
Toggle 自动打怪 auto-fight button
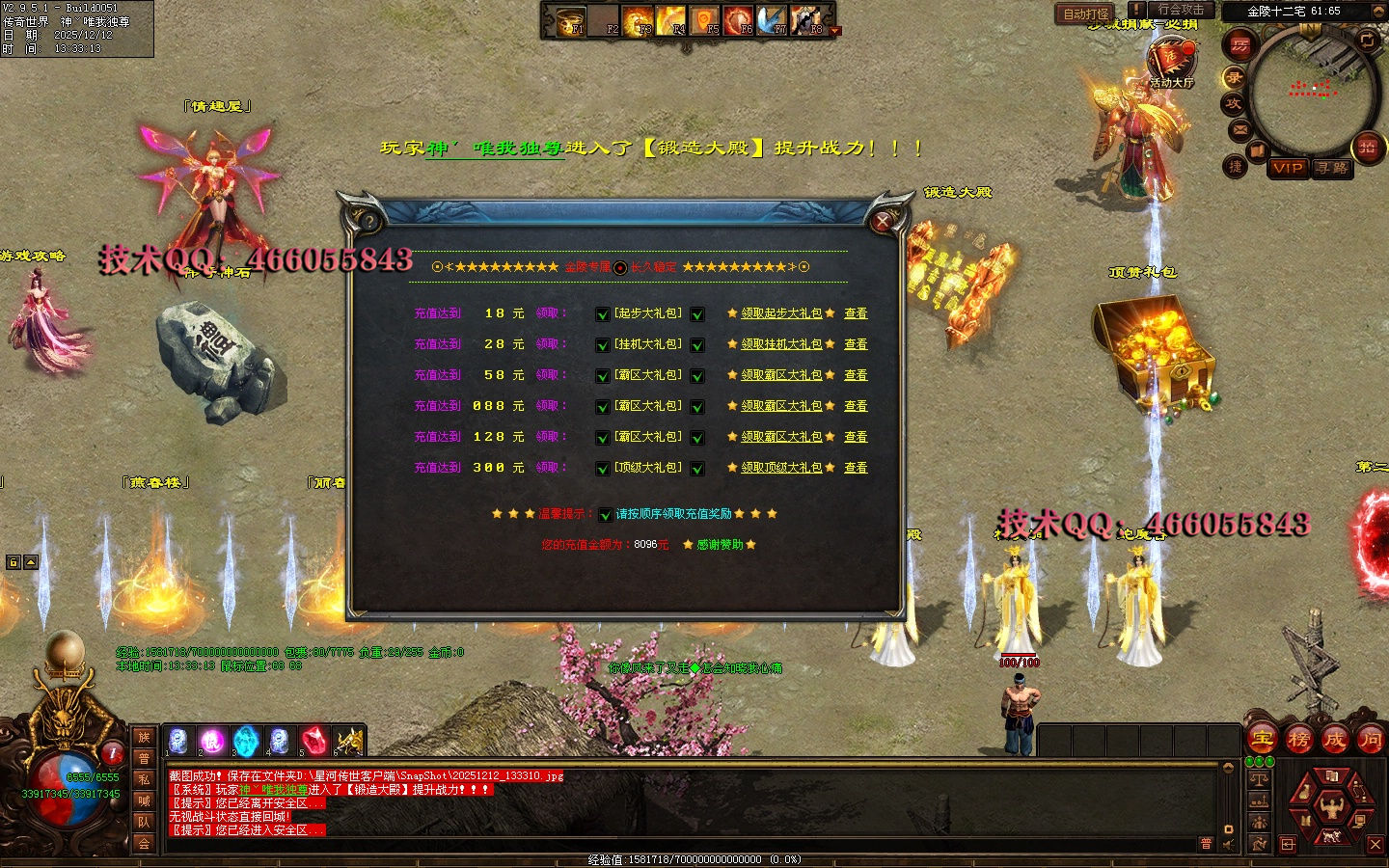click(x=1086, y=14)
